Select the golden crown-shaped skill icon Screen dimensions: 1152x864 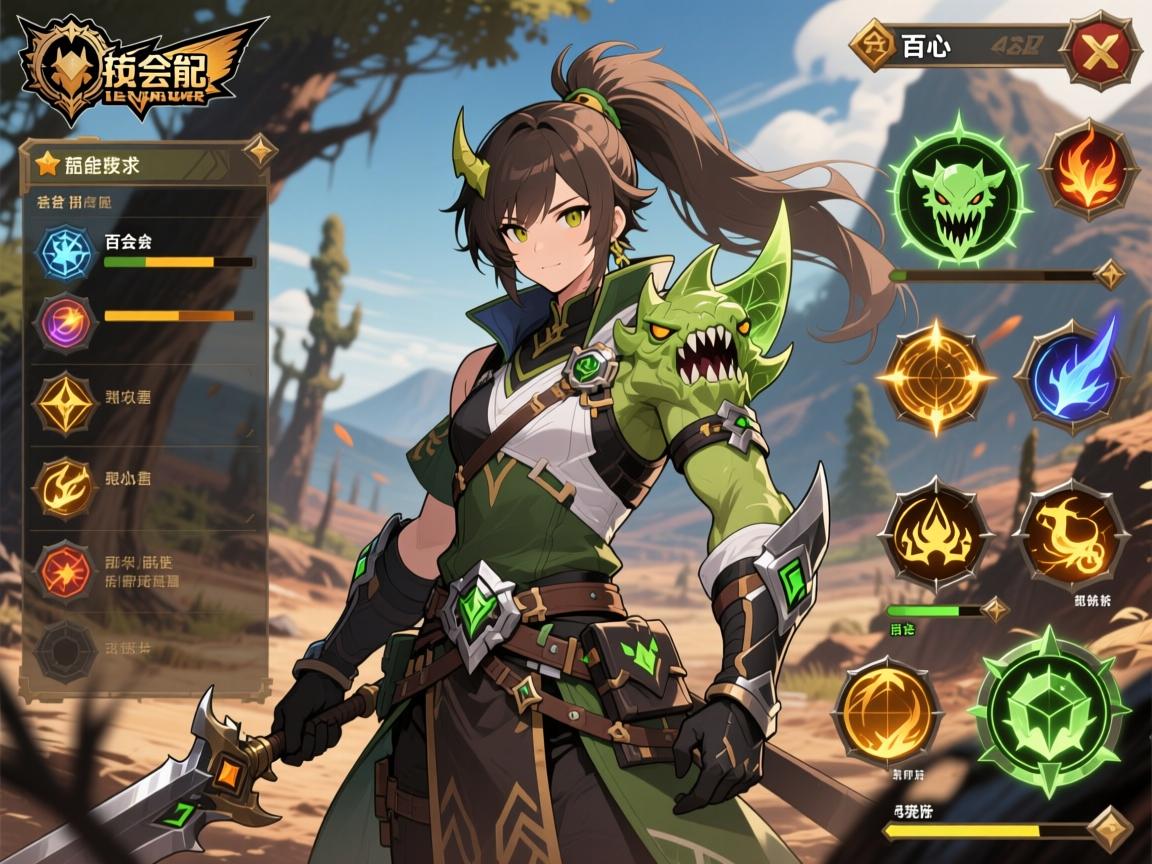[935, 534]
